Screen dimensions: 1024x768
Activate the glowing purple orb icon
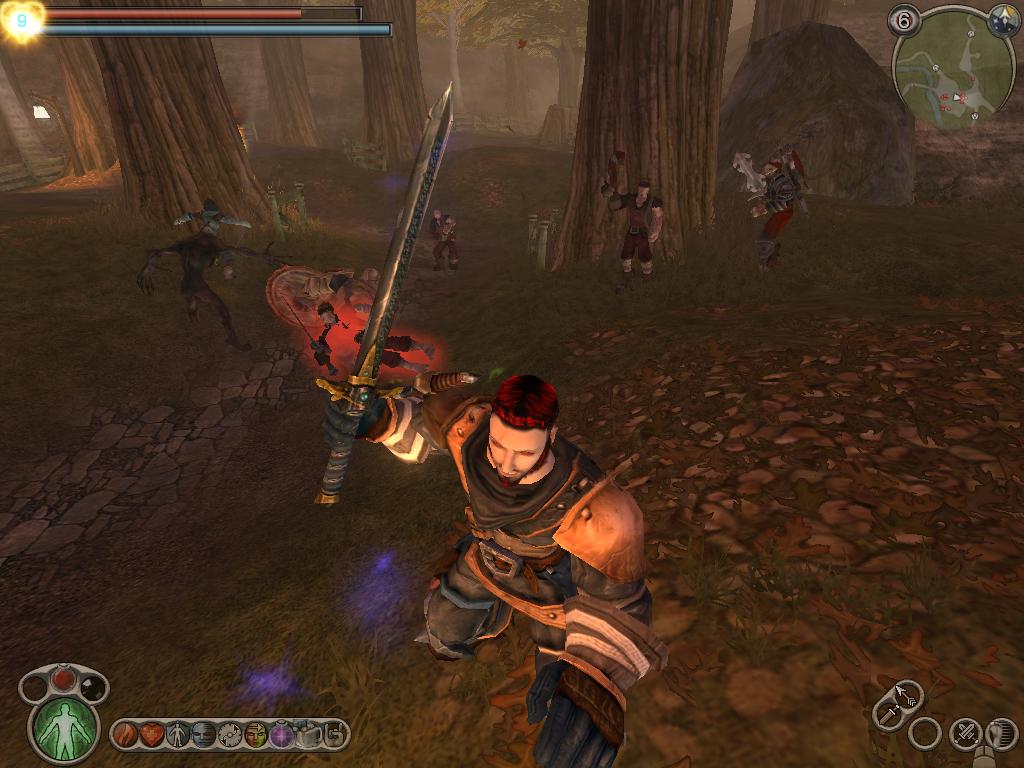(282, 735)
